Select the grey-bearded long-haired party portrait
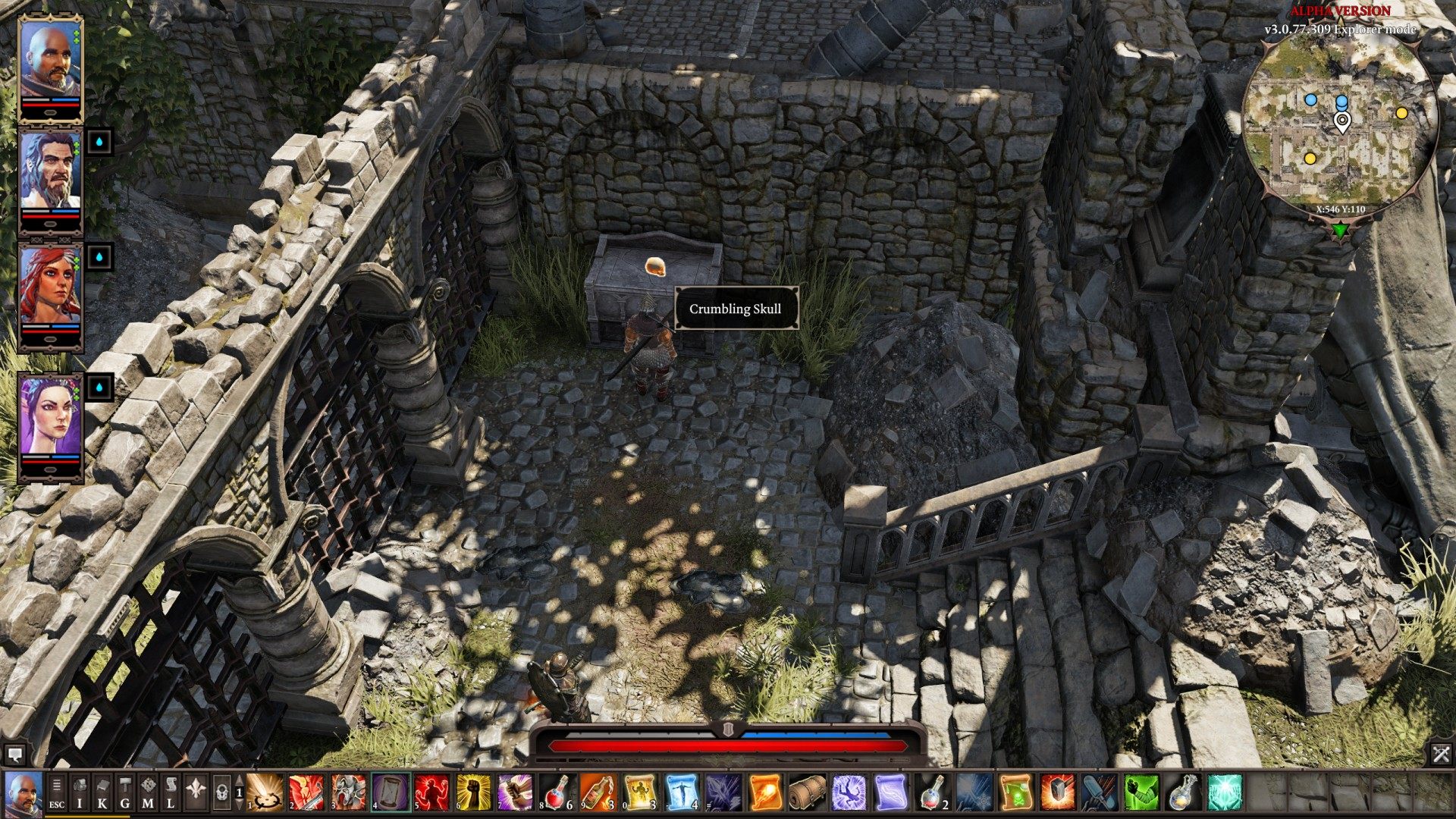 [50, 171]
